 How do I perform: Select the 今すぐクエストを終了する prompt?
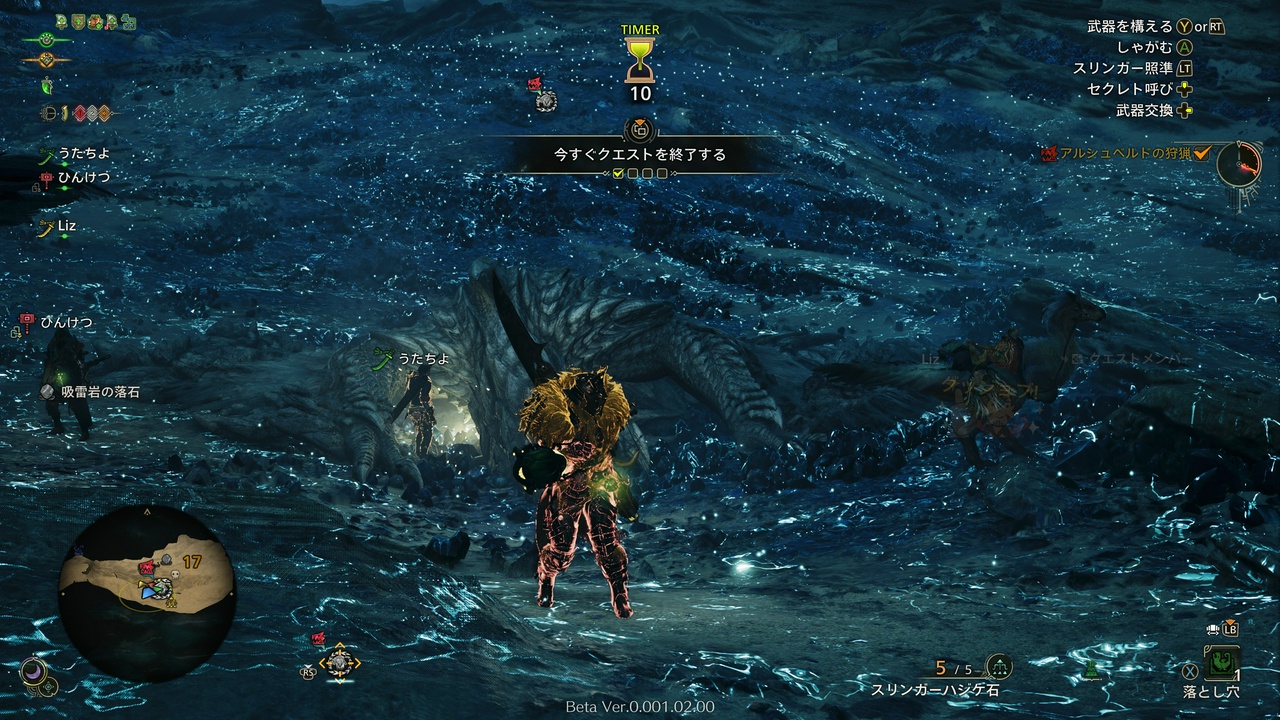point(640,155)
